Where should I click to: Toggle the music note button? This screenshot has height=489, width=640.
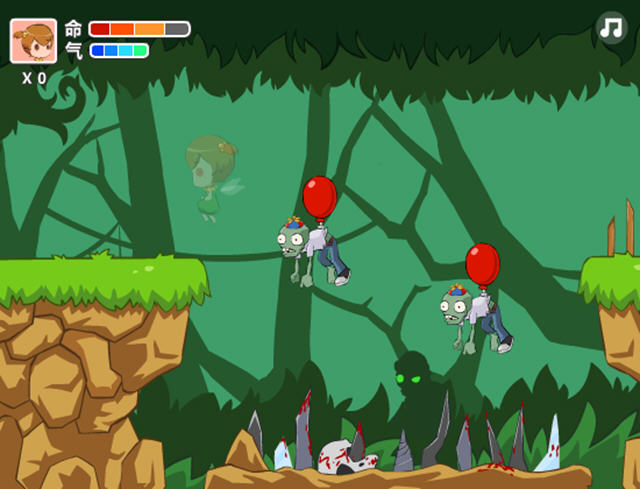point(611,27)
